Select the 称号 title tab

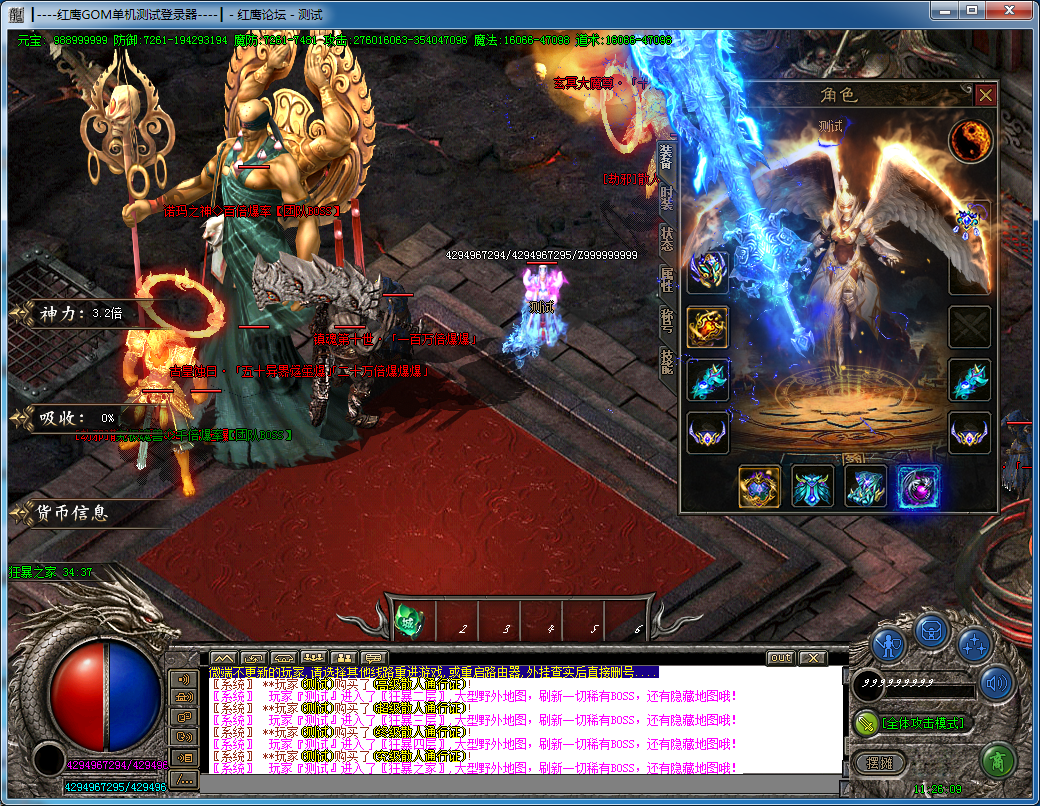(667, 320)
